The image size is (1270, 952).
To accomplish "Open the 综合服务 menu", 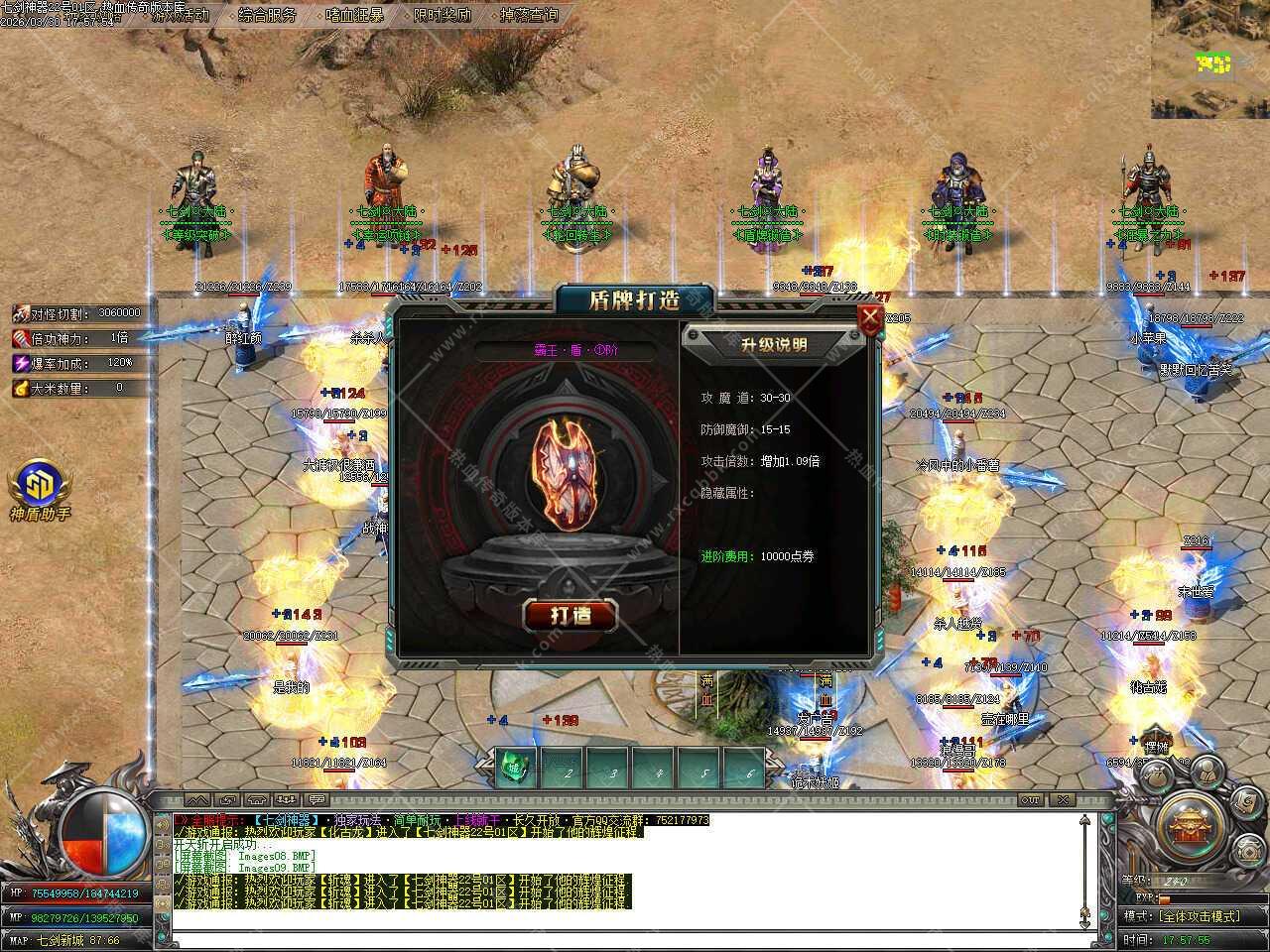I will click(267, 15).
